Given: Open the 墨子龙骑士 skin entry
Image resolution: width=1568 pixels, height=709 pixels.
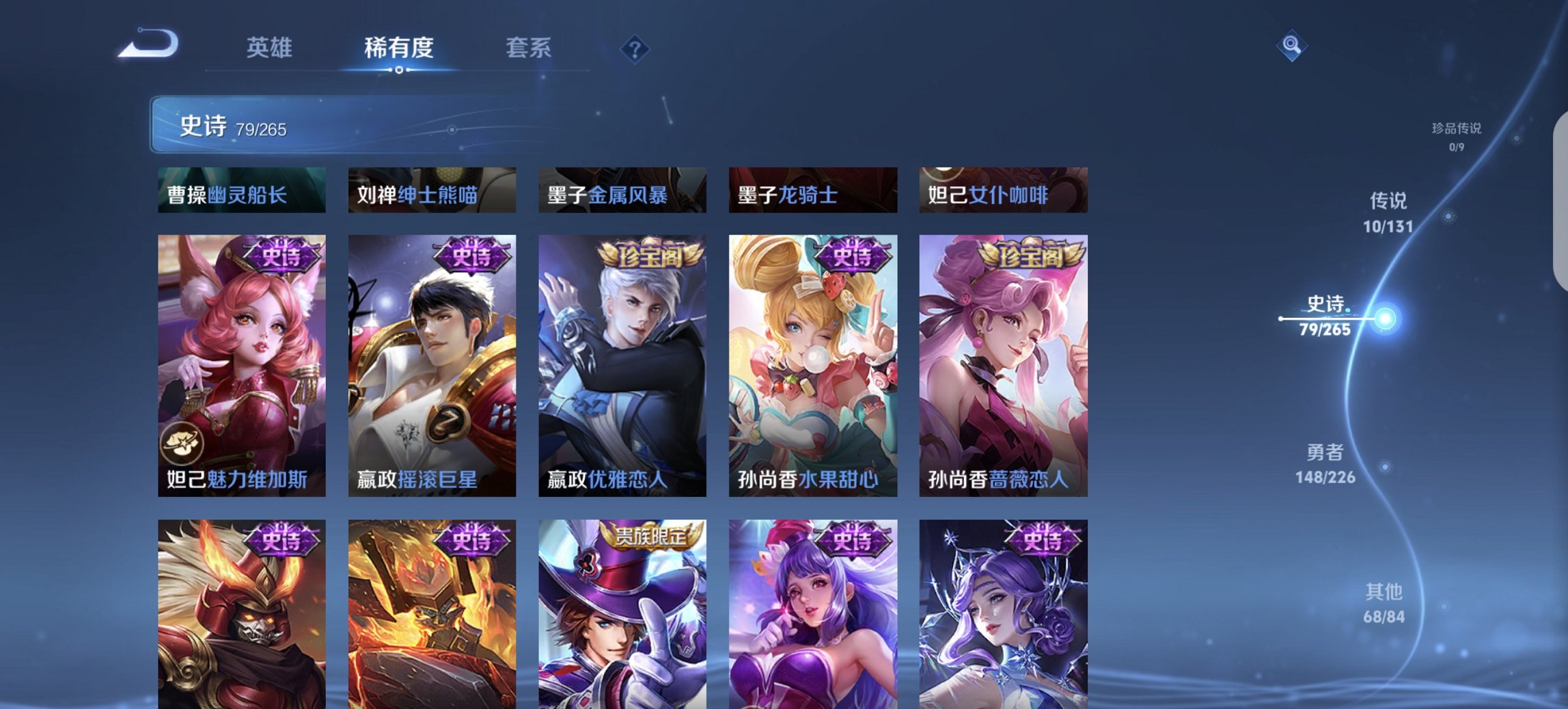Looking at the screenshot, I should click(813, 191).
